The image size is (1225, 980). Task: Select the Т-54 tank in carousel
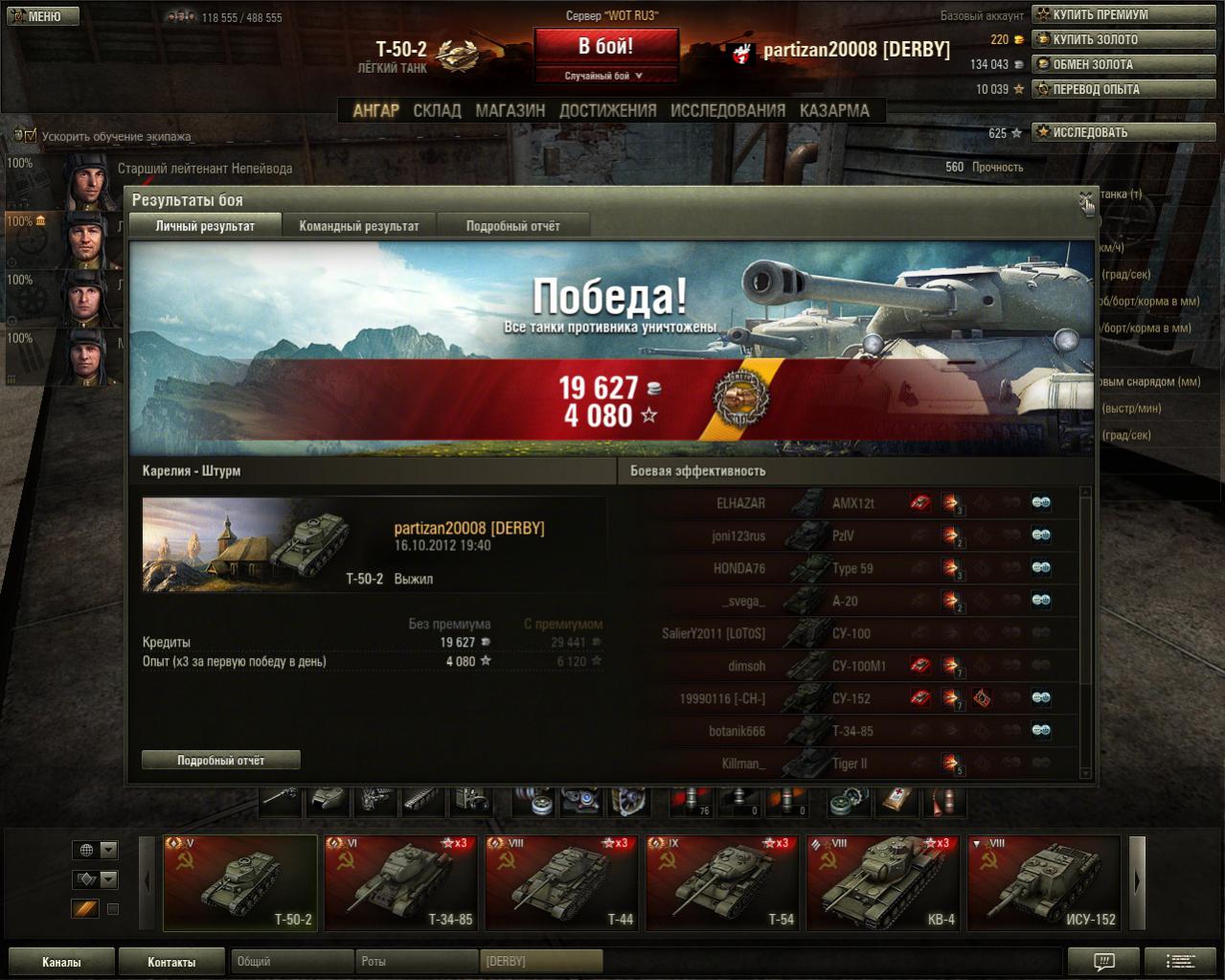722,883
